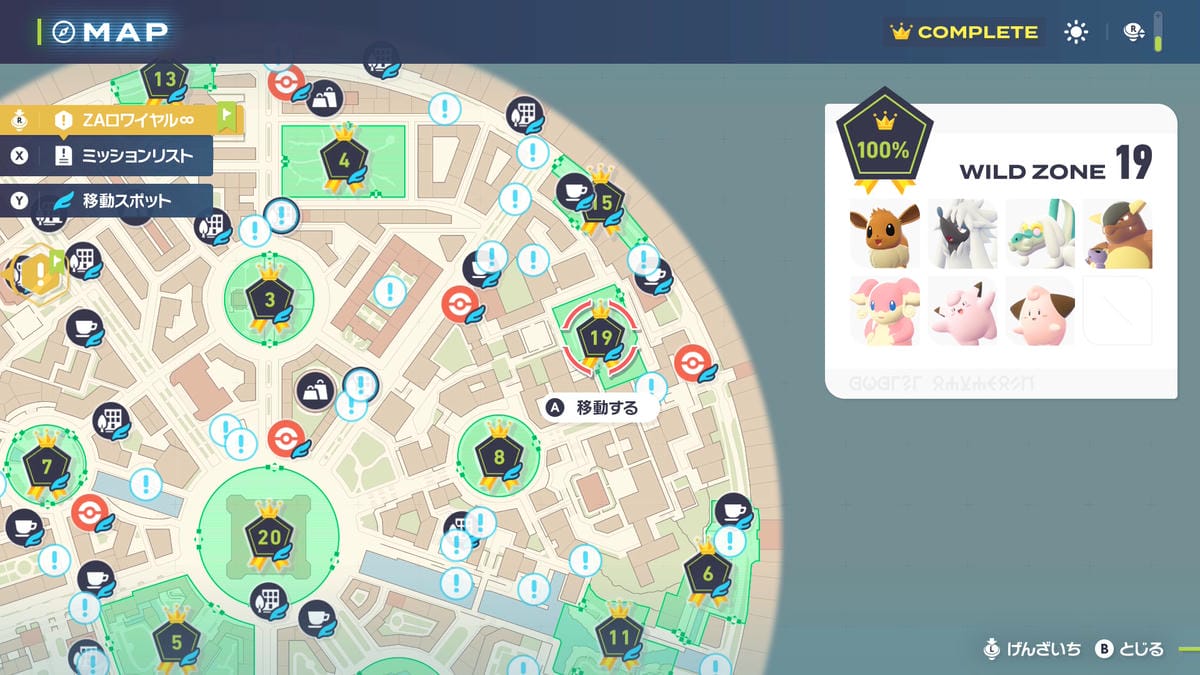Image resolution: width=1200 pixels, height=675 pixels.
Task: Pick the Wild Zone 3 marker
Action: (x=269, y=298)
